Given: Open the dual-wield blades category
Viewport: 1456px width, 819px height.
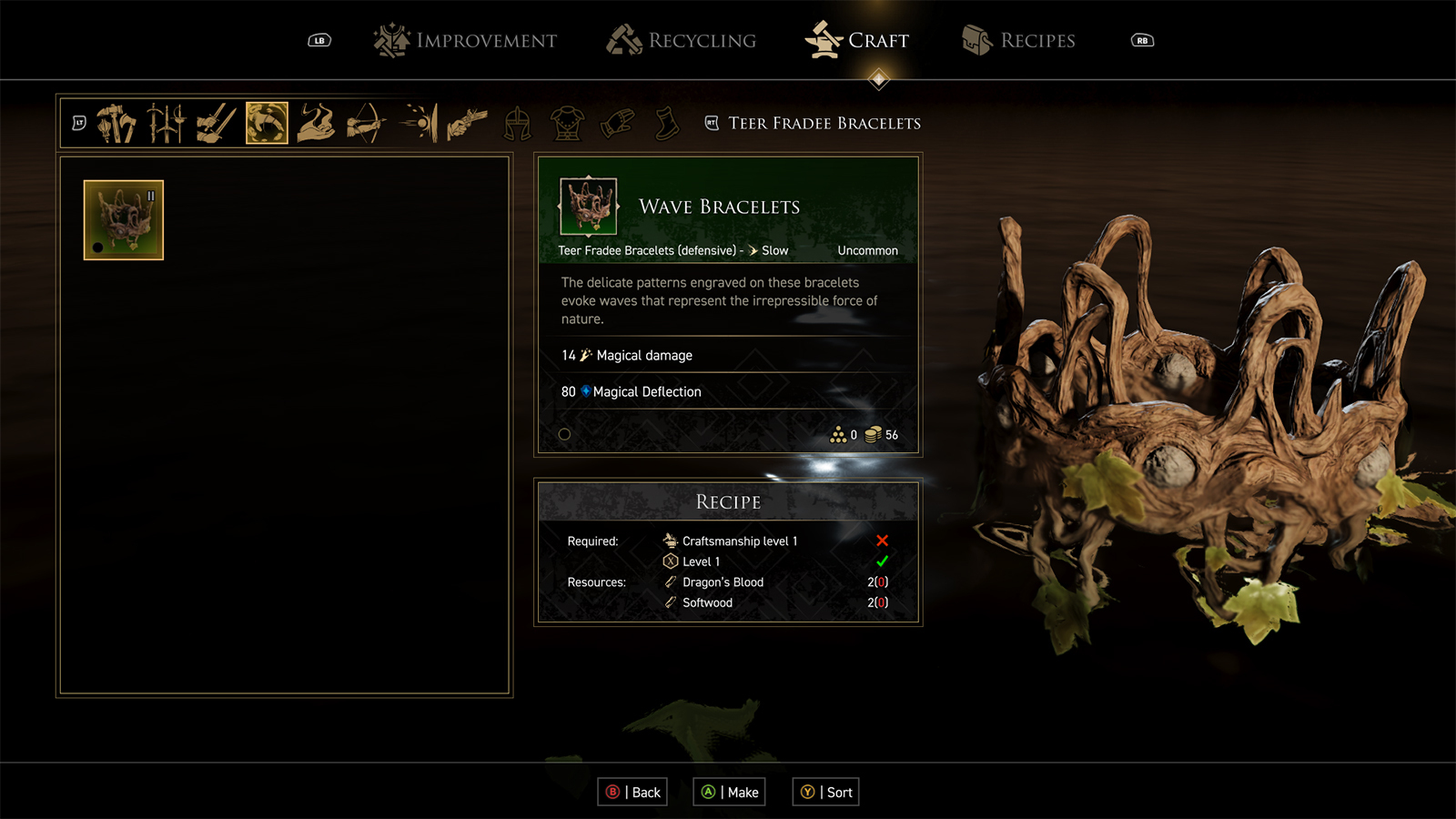Looking at the screenshot, I should (217, 124).
